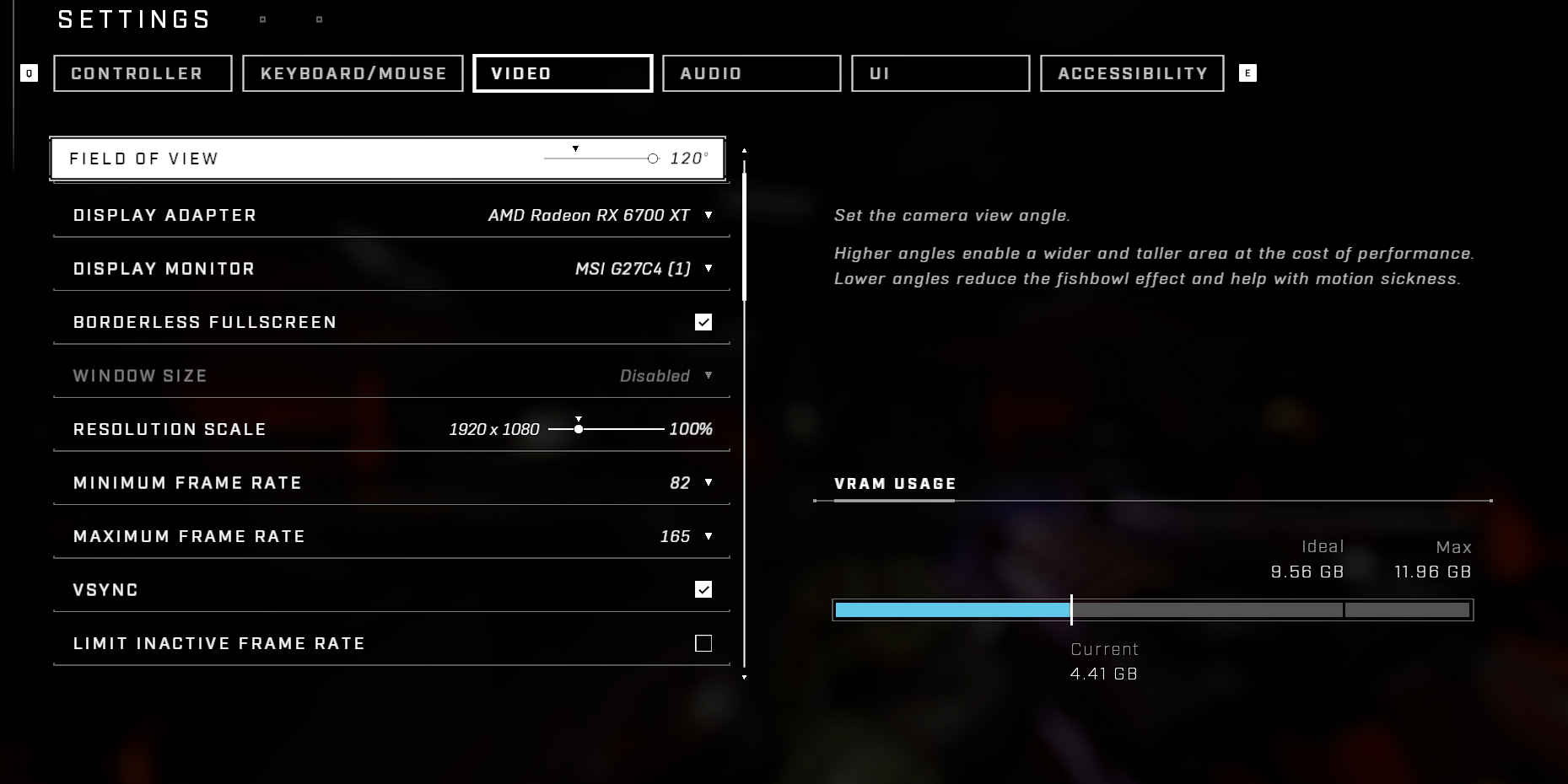Click the settings list scroll-down arrow

tap(744, 677)
